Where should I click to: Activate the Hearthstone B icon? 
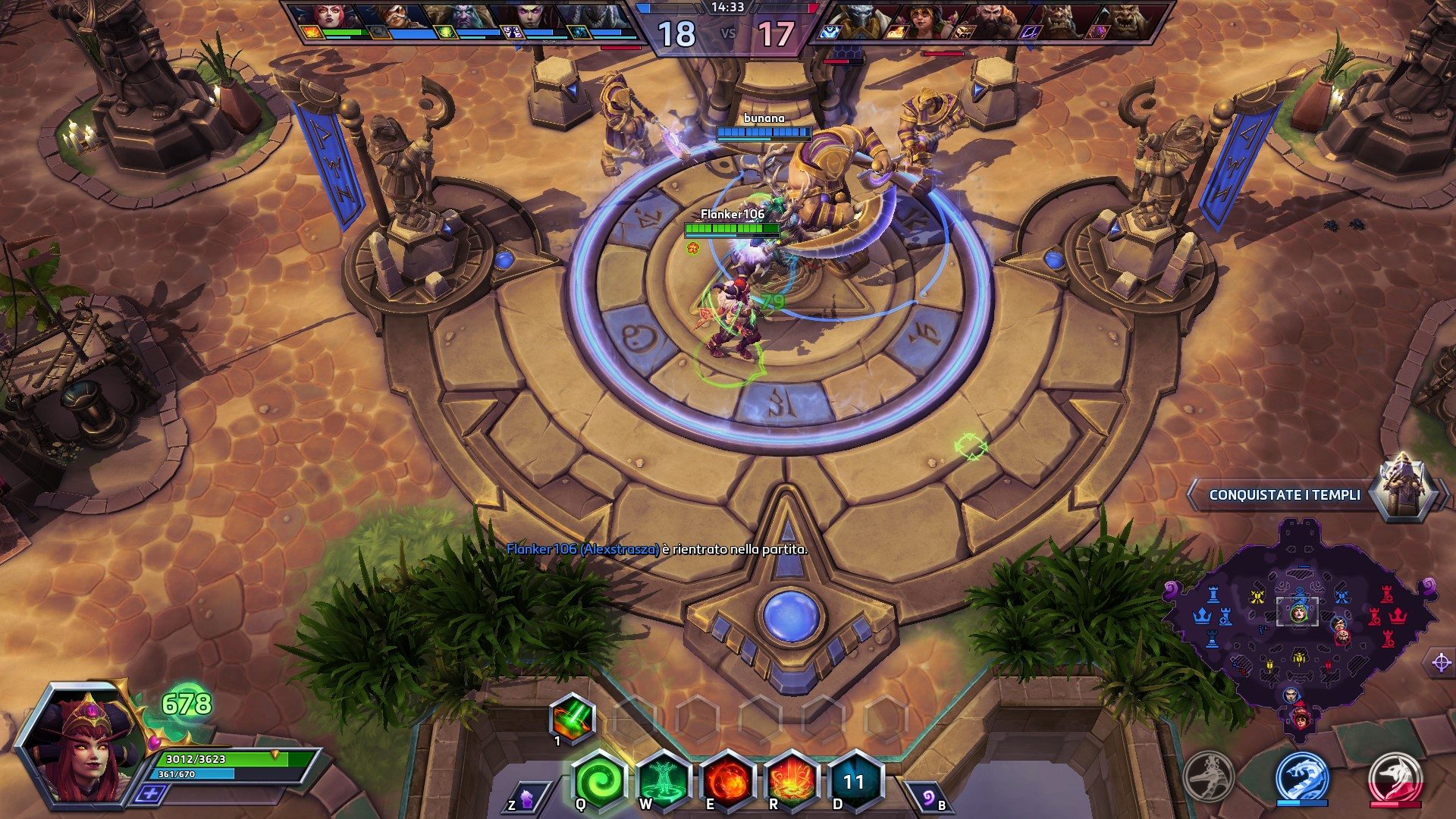(927, 799)
